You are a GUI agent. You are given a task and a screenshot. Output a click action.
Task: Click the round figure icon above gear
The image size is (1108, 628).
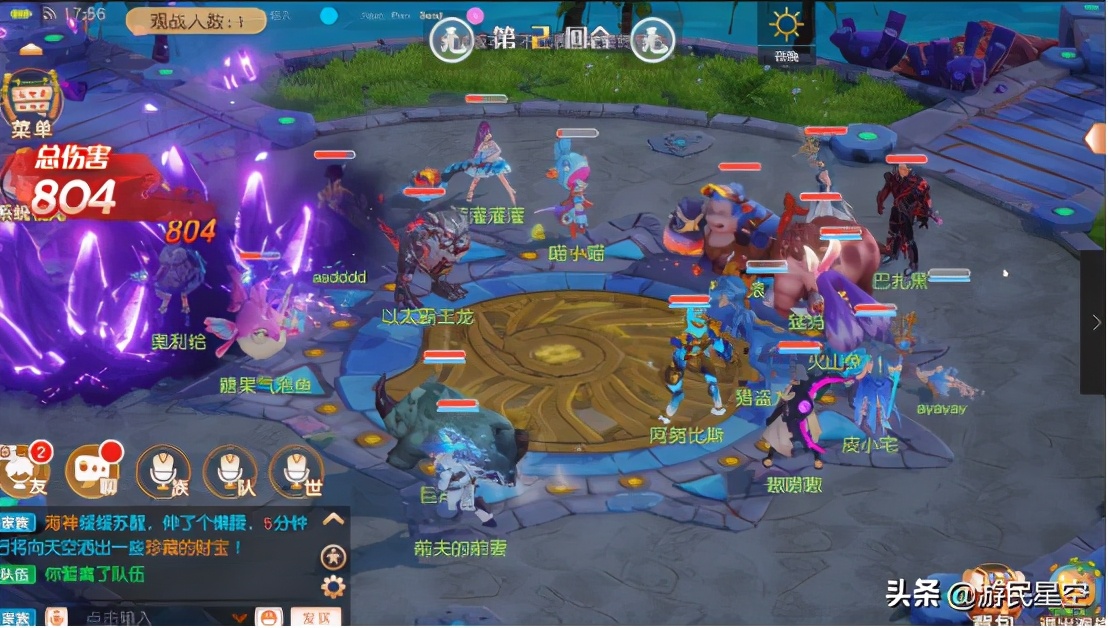pos(334,557)
